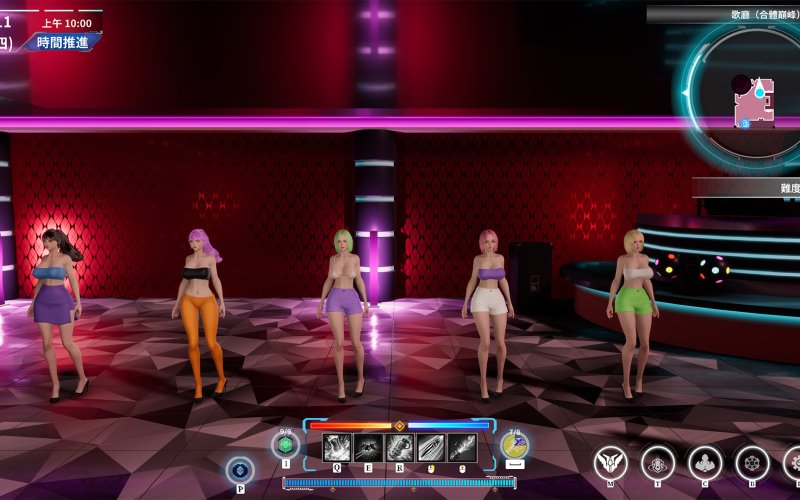Open the atom-ringed emblem menu icon
Image resolution: width=800 pixels, height=500 pixels.
click(x=657, y=462)
